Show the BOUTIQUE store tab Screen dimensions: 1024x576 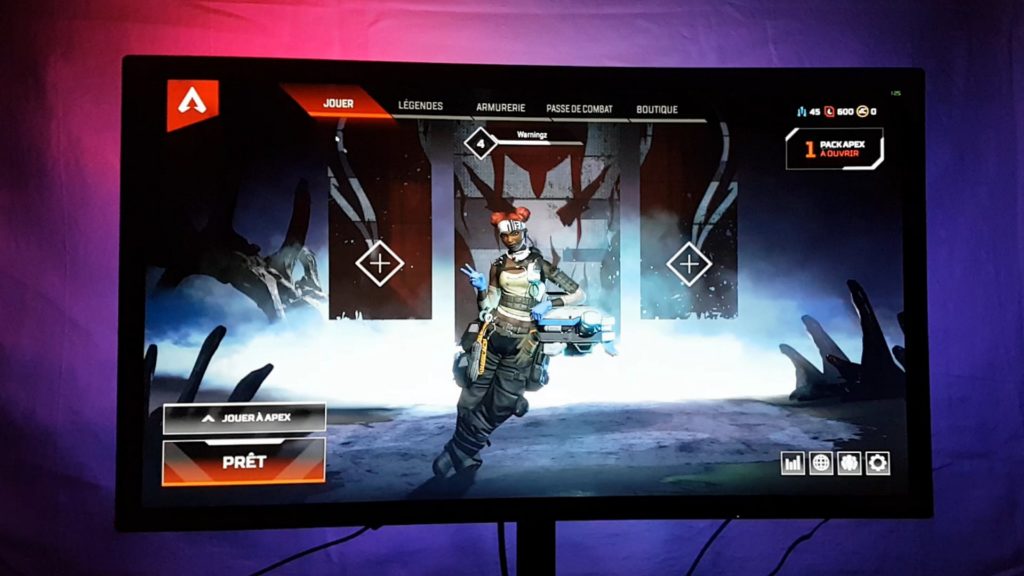(x=657, y=109)
